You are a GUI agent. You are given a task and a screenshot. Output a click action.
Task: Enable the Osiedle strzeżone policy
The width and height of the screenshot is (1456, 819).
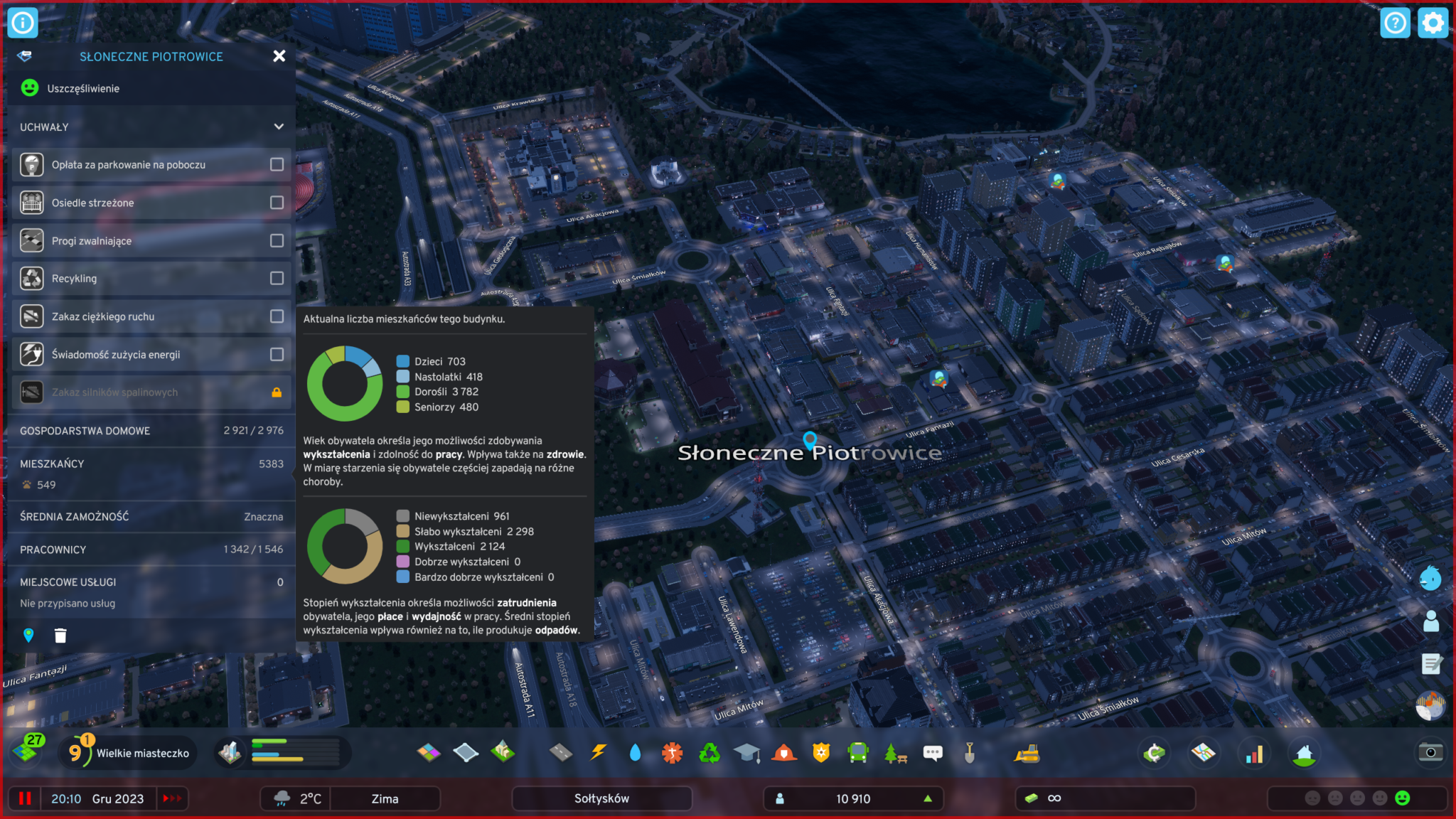277,203
